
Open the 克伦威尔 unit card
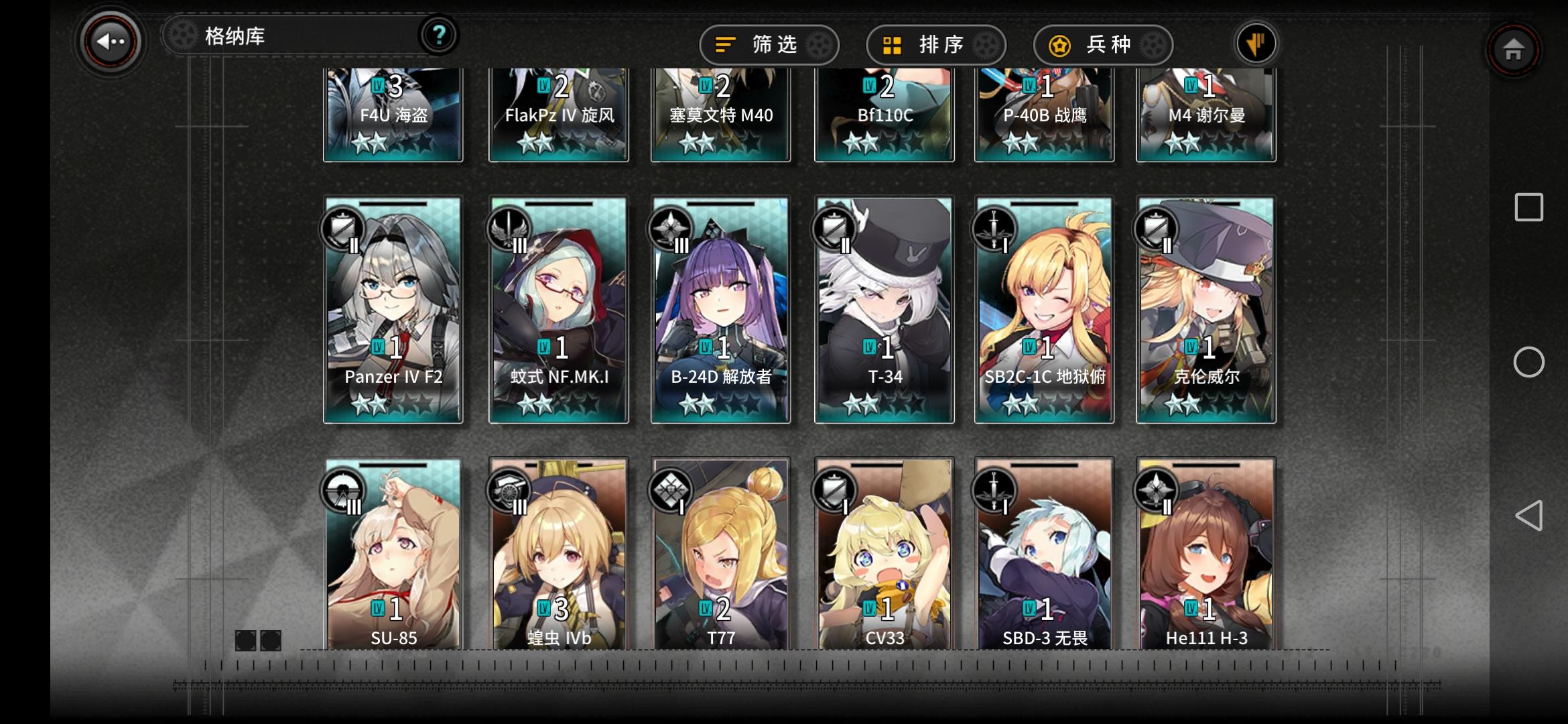1206,308
